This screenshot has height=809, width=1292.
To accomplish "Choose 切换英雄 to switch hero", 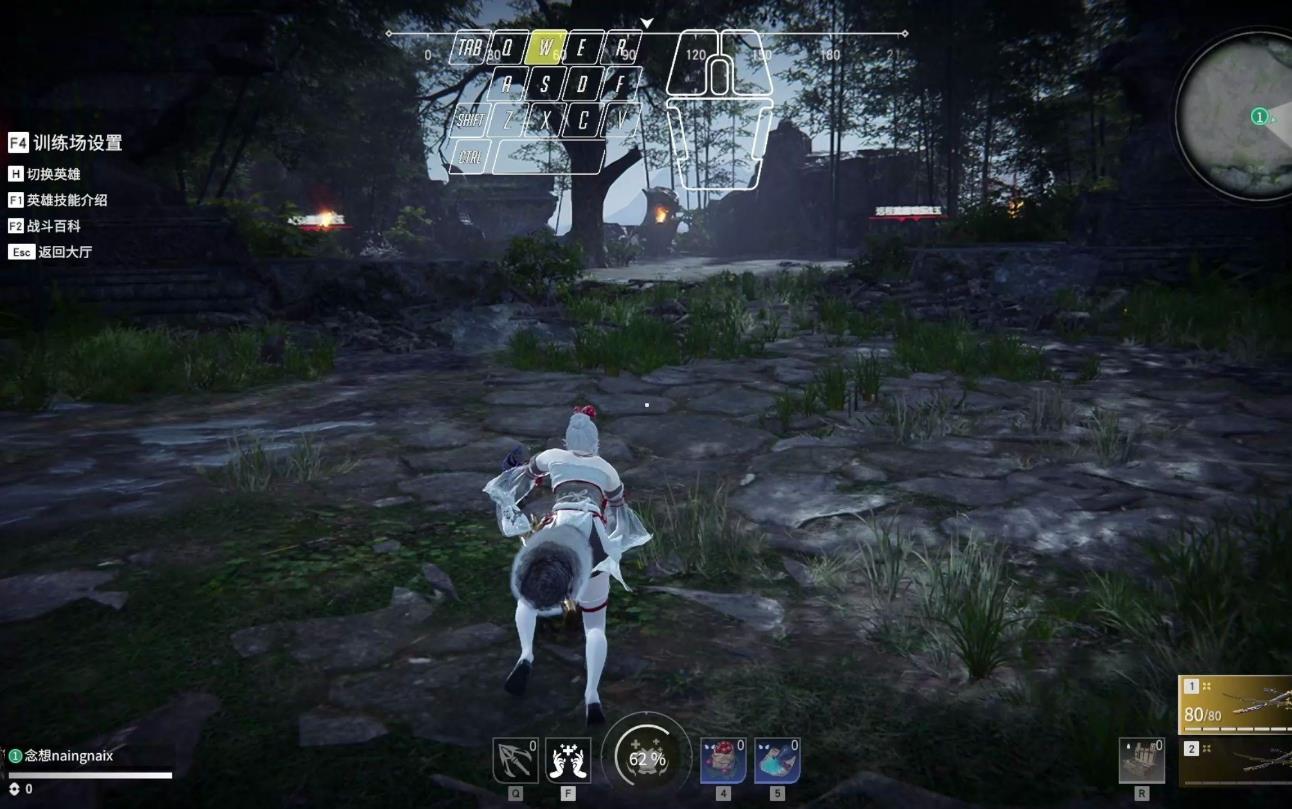I will click(45, 174).
